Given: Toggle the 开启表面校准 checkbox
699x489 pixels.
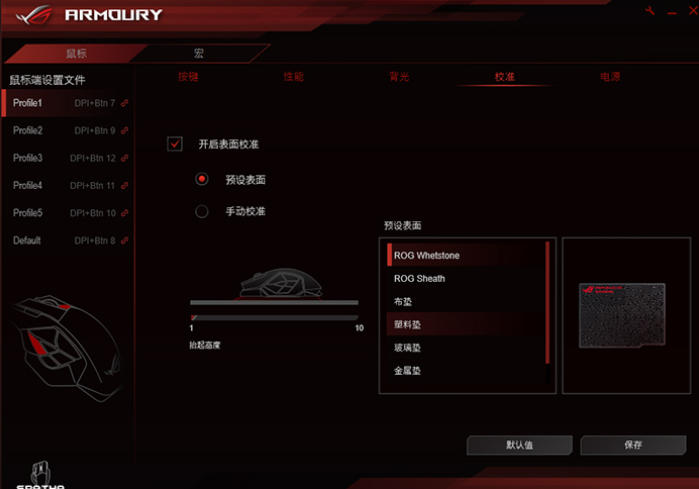Looking at the screenshot, I should coord(175,144).
